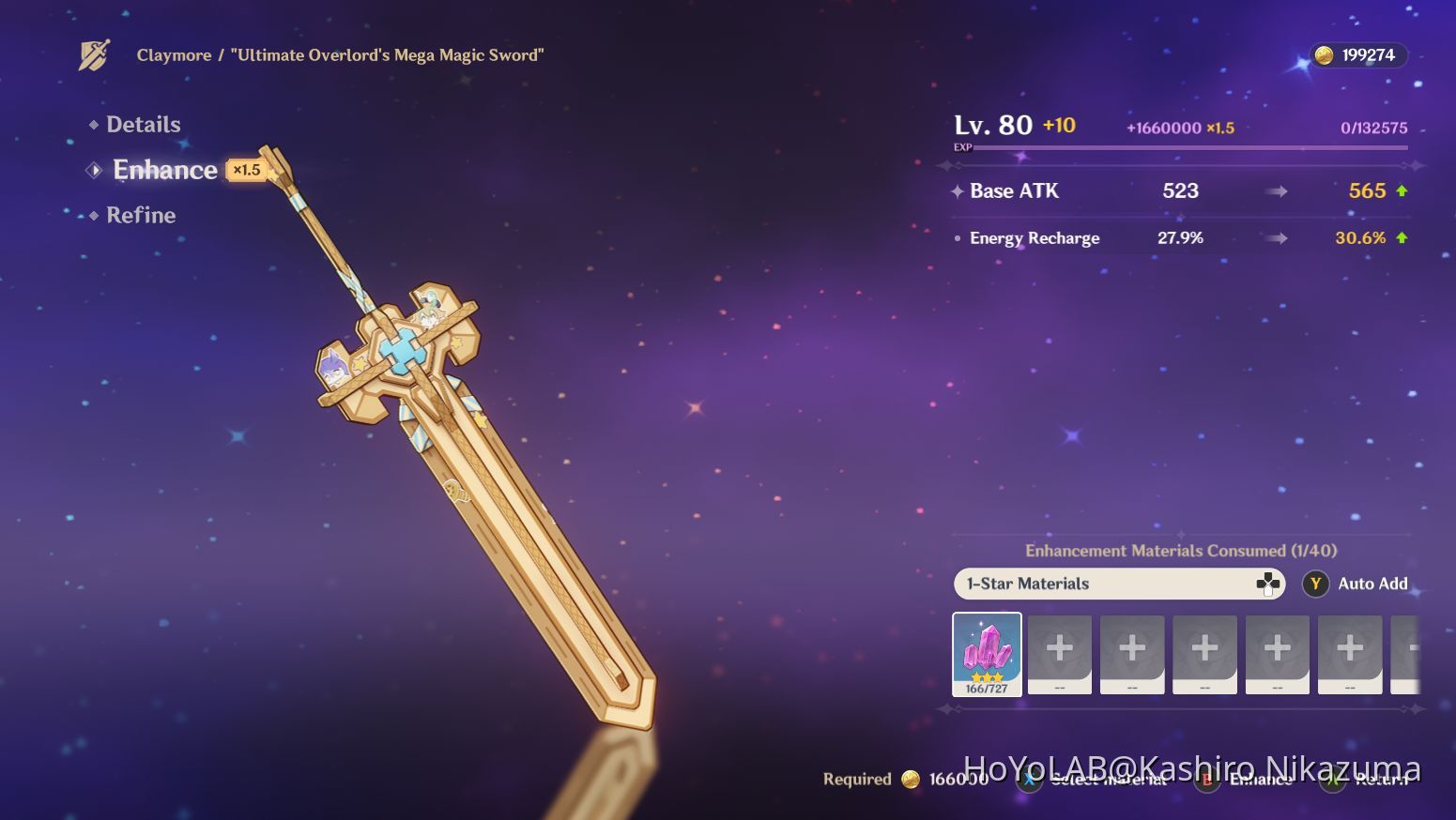
Task: Open the weapon type icon next to Claymore
Action: click(91, 54)
